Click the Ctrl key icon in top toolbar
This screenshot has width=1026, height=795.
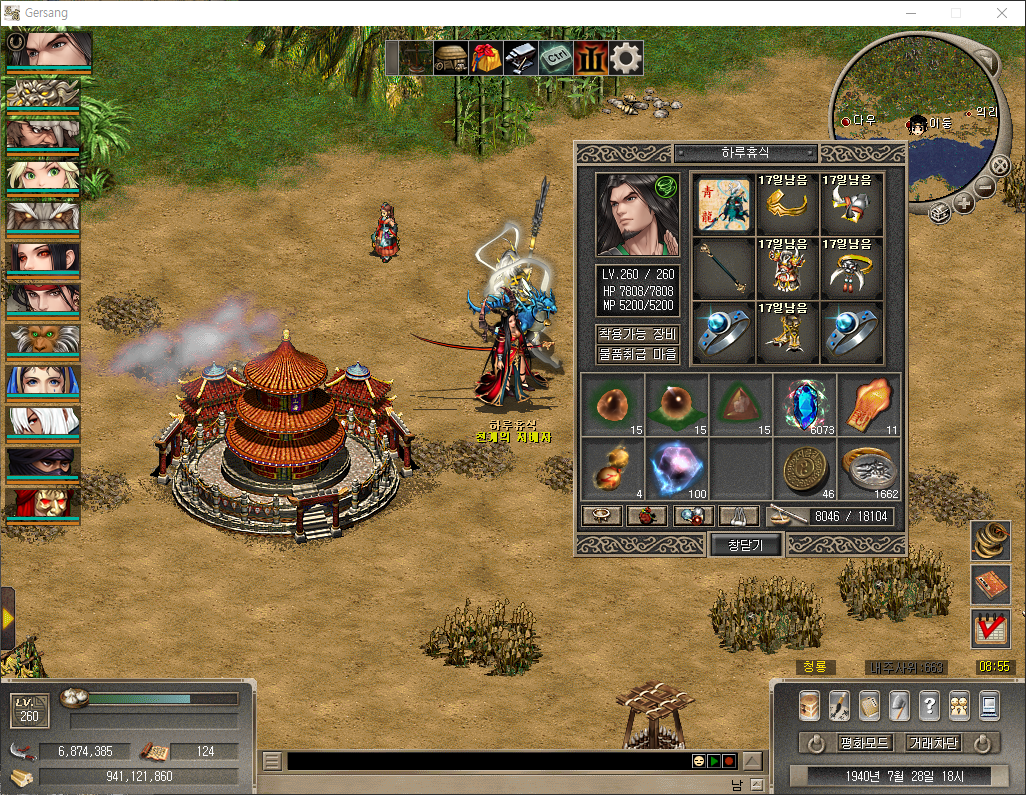click(x=556, y=58)
